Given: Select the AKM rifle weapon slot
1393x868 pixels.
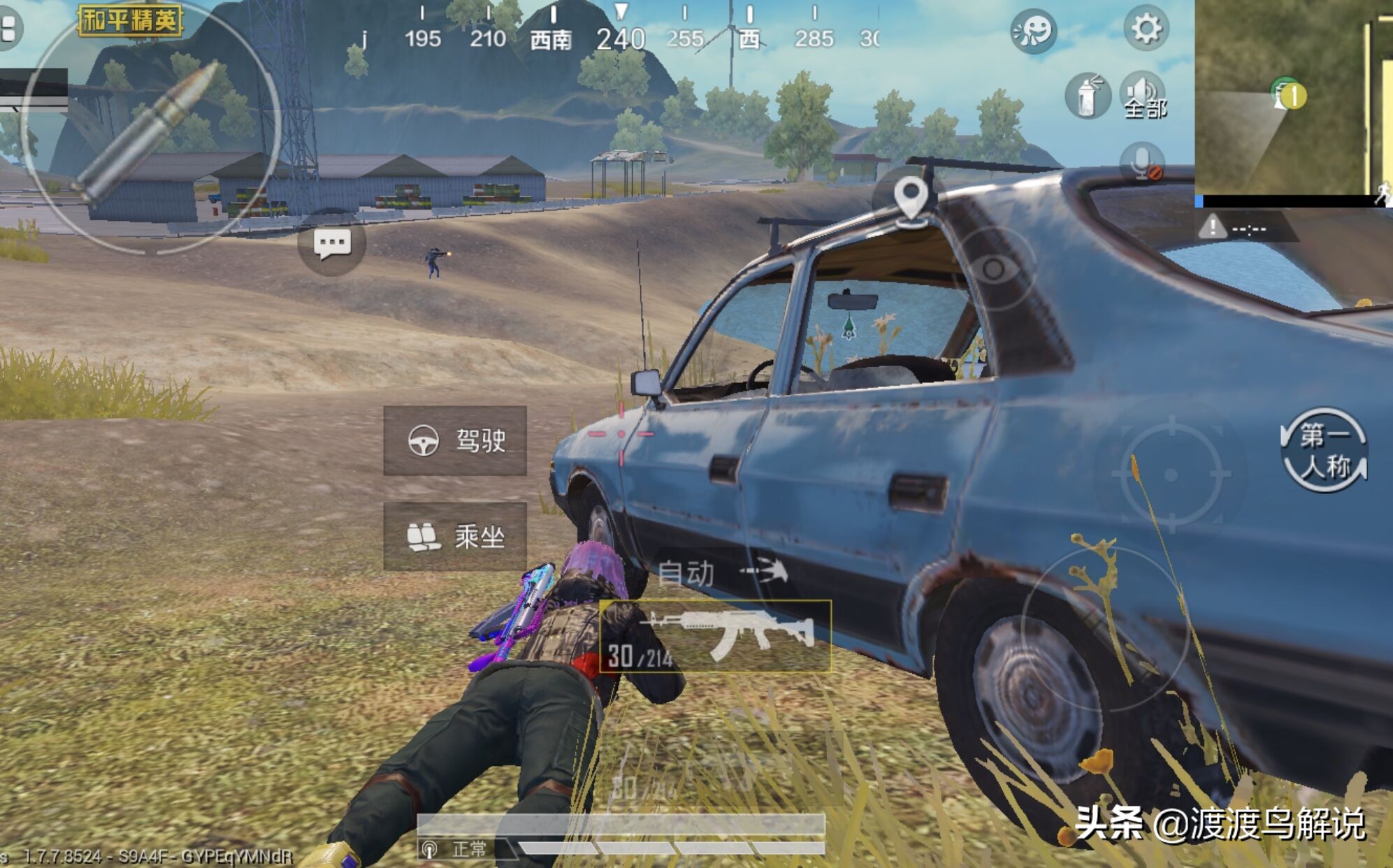Looking at the screenshot, I should click(716, 636).
